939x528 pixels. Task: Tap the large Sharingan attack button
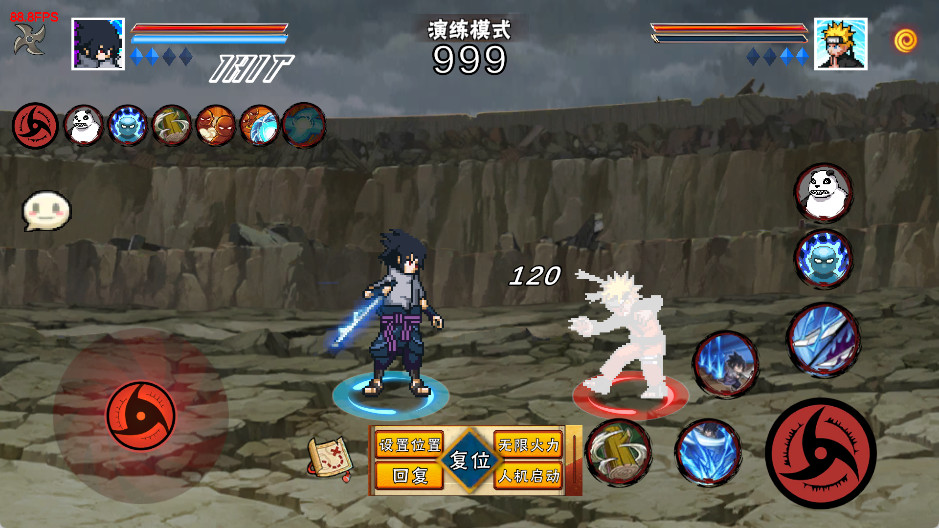click(x=820, y=452)
